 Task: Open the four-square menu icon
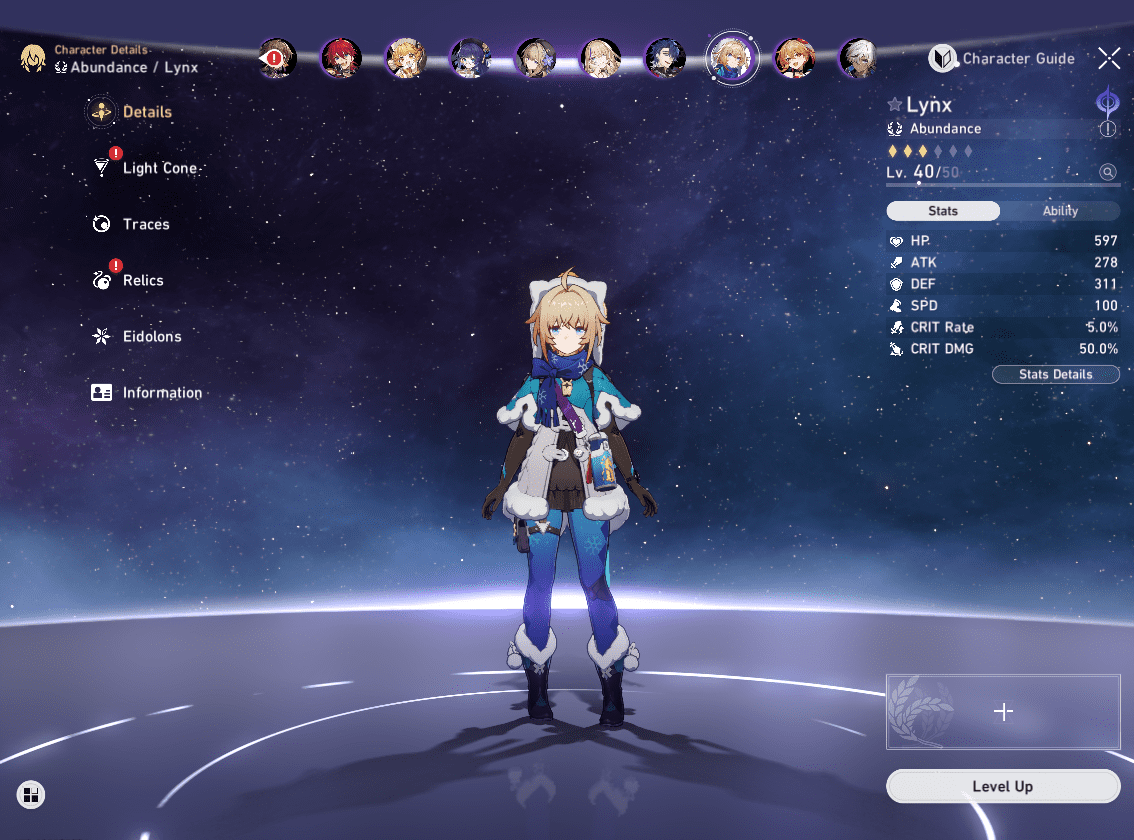[x=31, y=795]
